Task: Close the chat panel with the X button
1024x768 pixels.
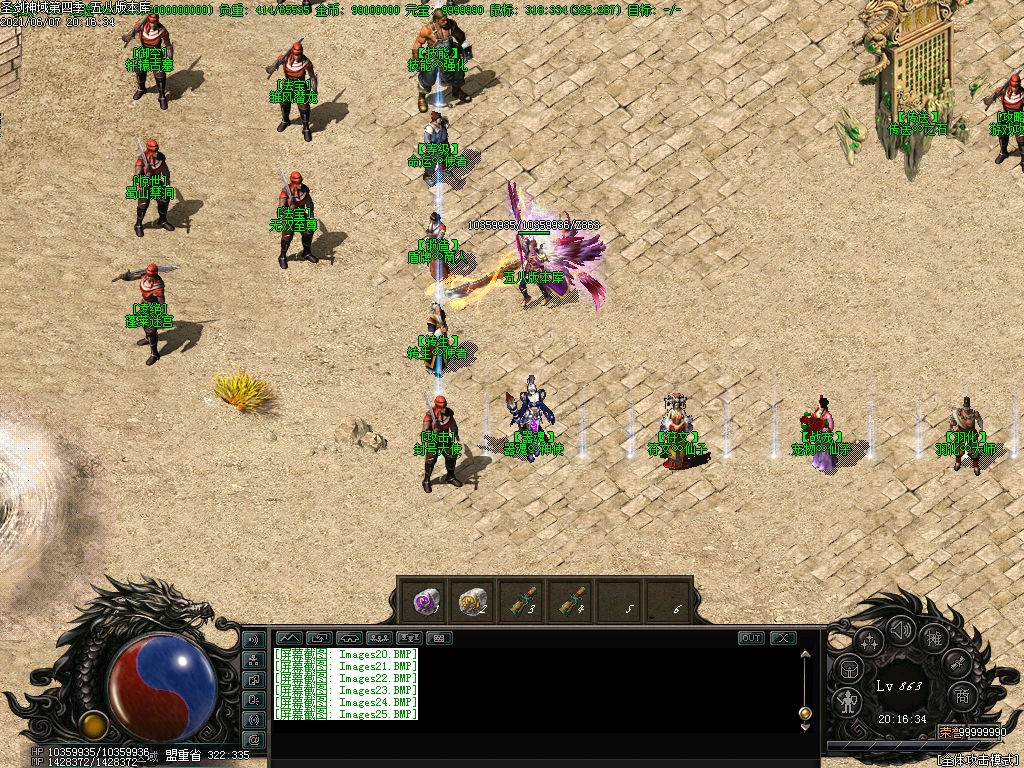Action: pyautogui.click(x=783, y=638)
